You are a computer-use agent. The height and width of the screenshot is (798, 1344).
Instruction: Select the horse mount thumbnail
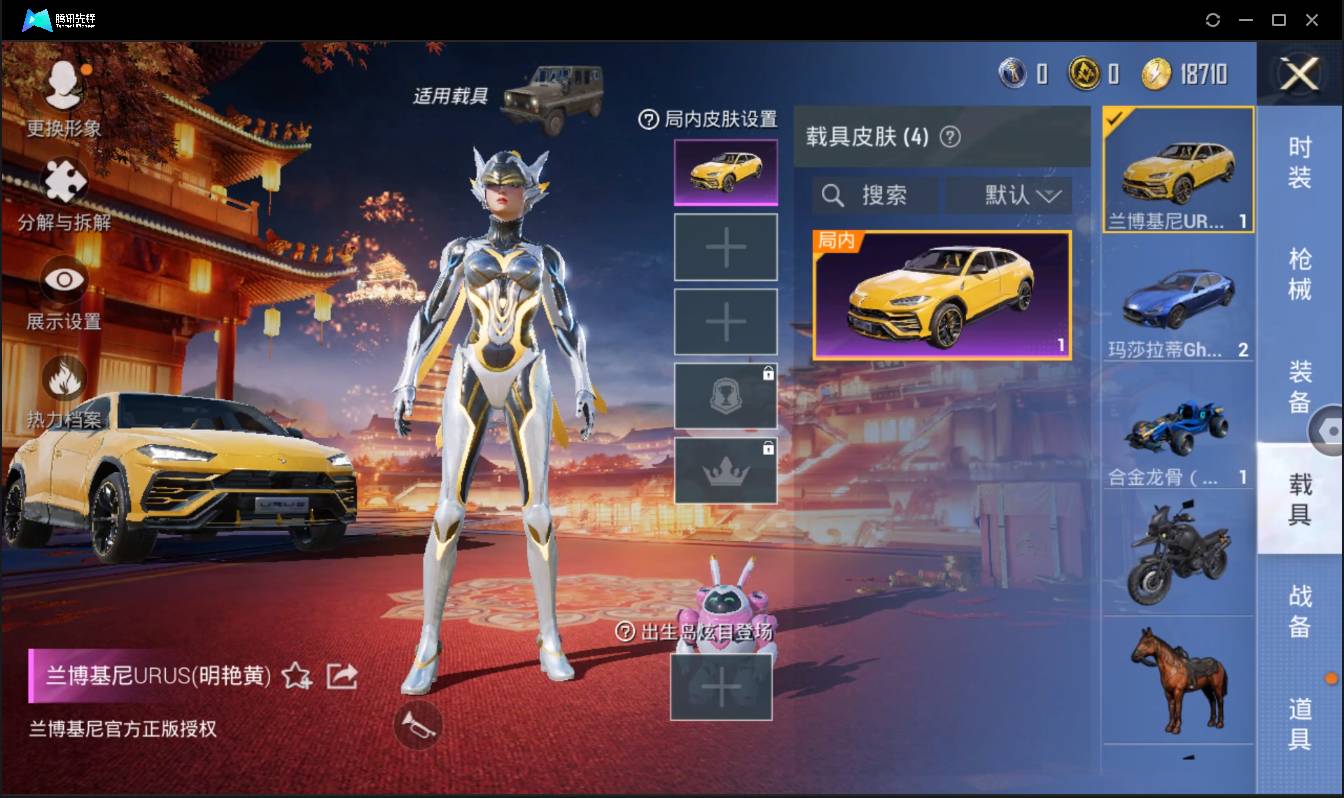(1179, 682)
